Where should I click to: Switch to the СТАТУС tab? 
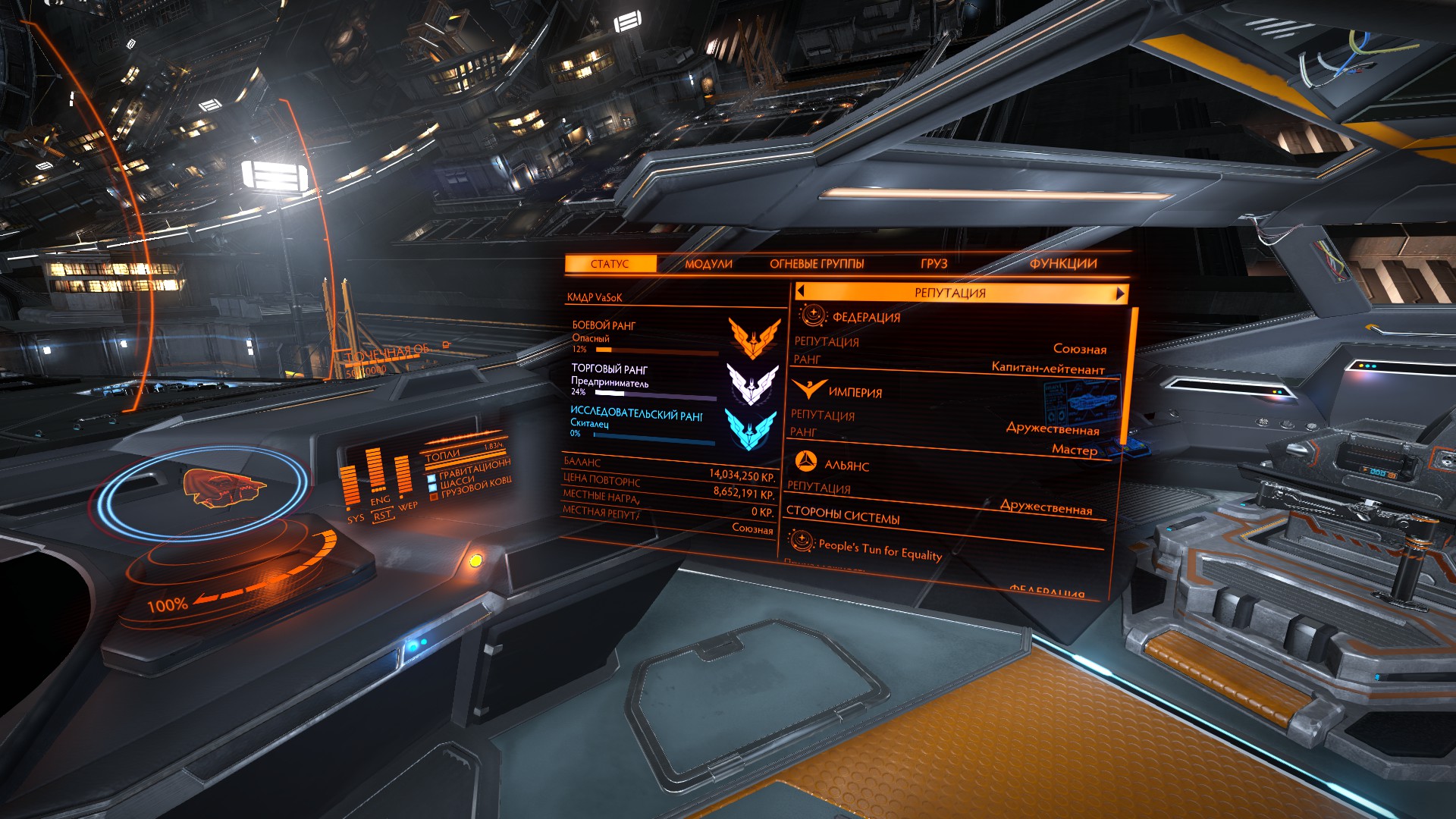[610, 264]
